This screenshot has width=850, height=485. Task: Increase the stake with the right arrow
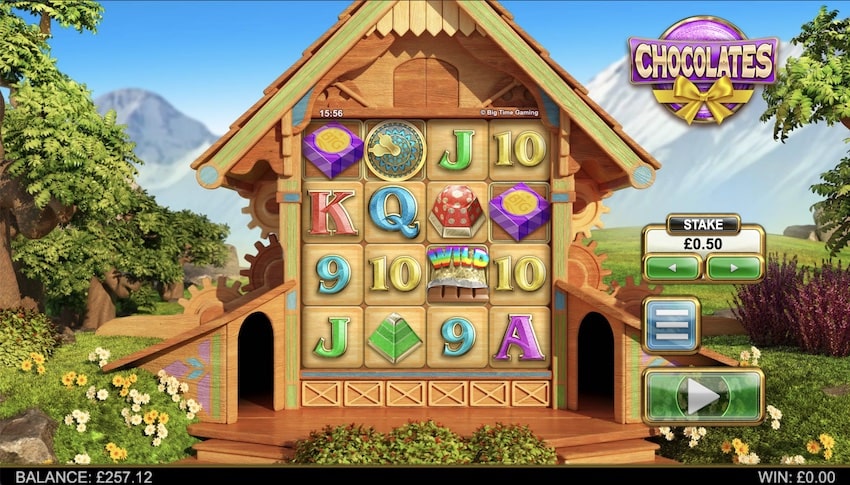(734, 268)
